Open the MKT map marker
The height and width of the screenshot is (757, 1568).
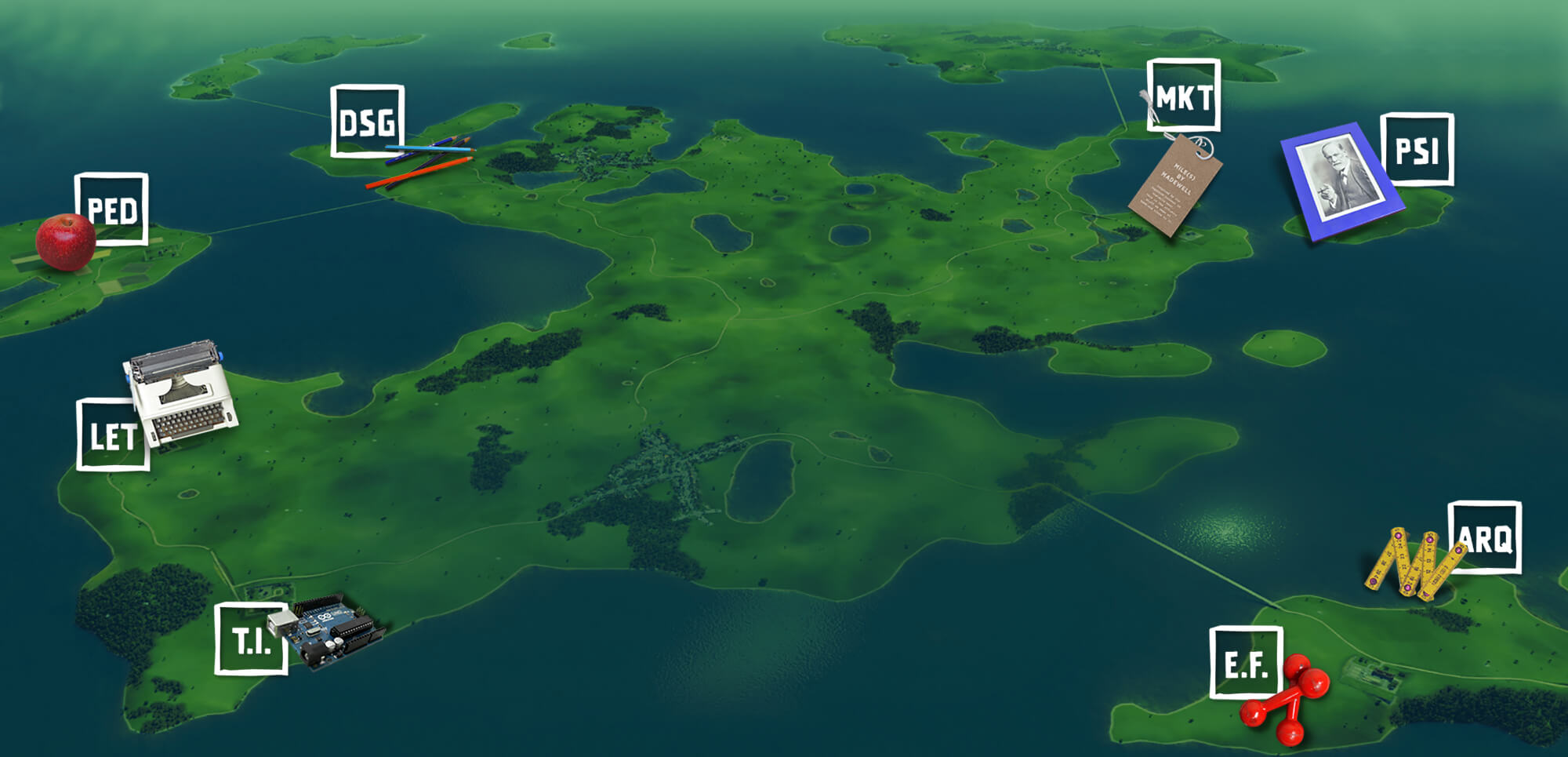tap(1184, 96)
